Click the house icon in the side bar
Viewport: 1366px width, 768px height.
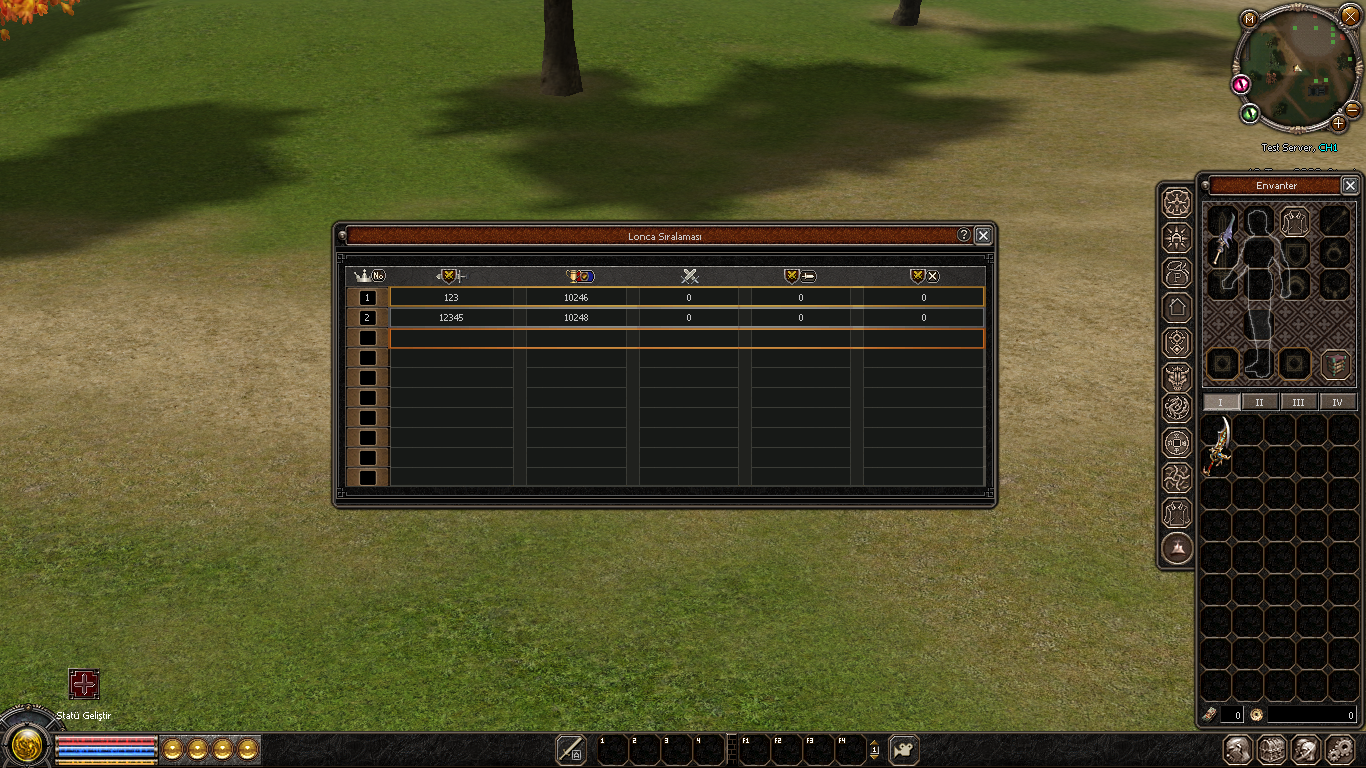[1178, 307]
